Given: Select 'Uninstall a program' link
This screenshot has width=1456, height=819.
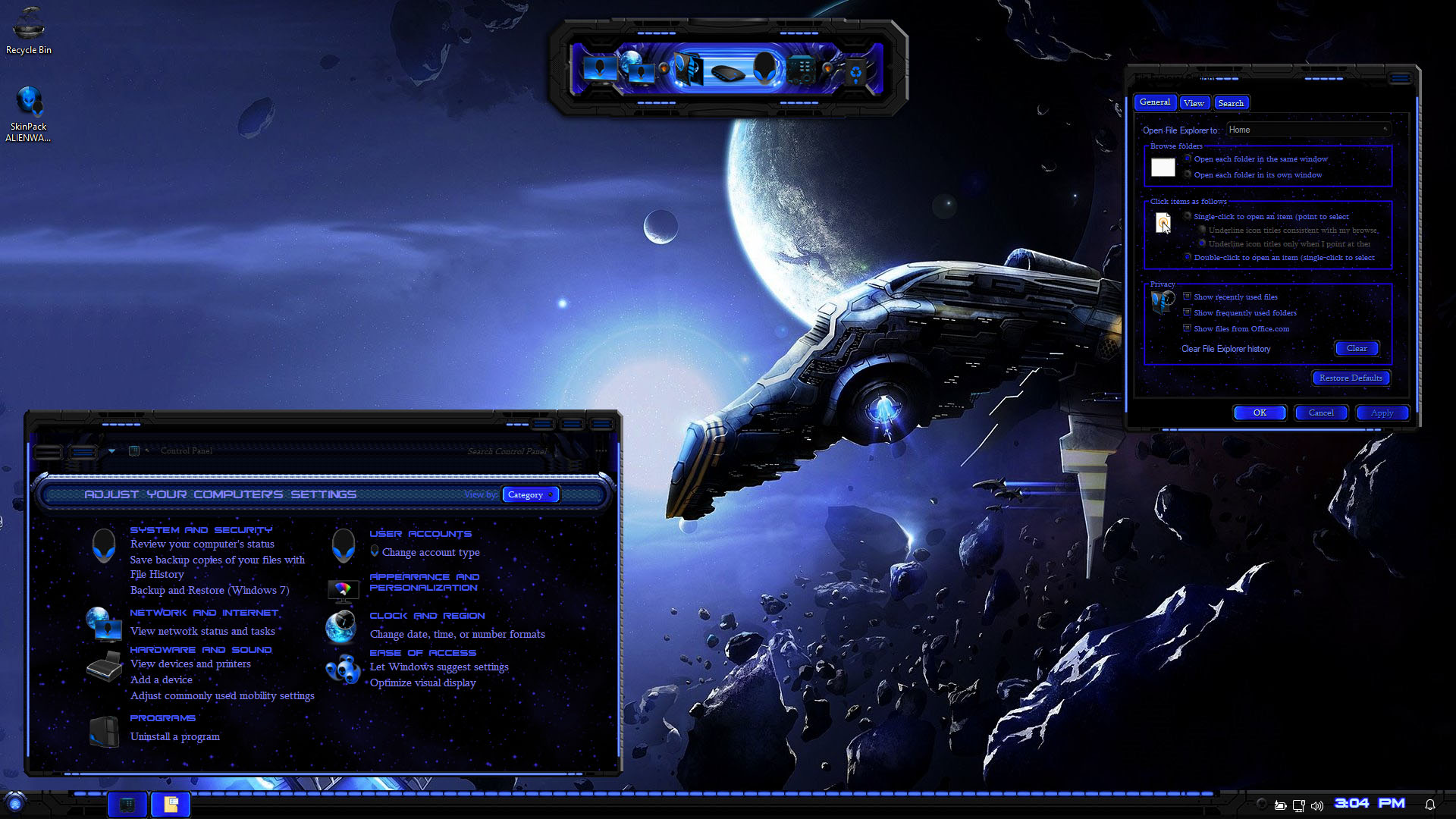Looking at the screenshot, I should coord(174,737).
